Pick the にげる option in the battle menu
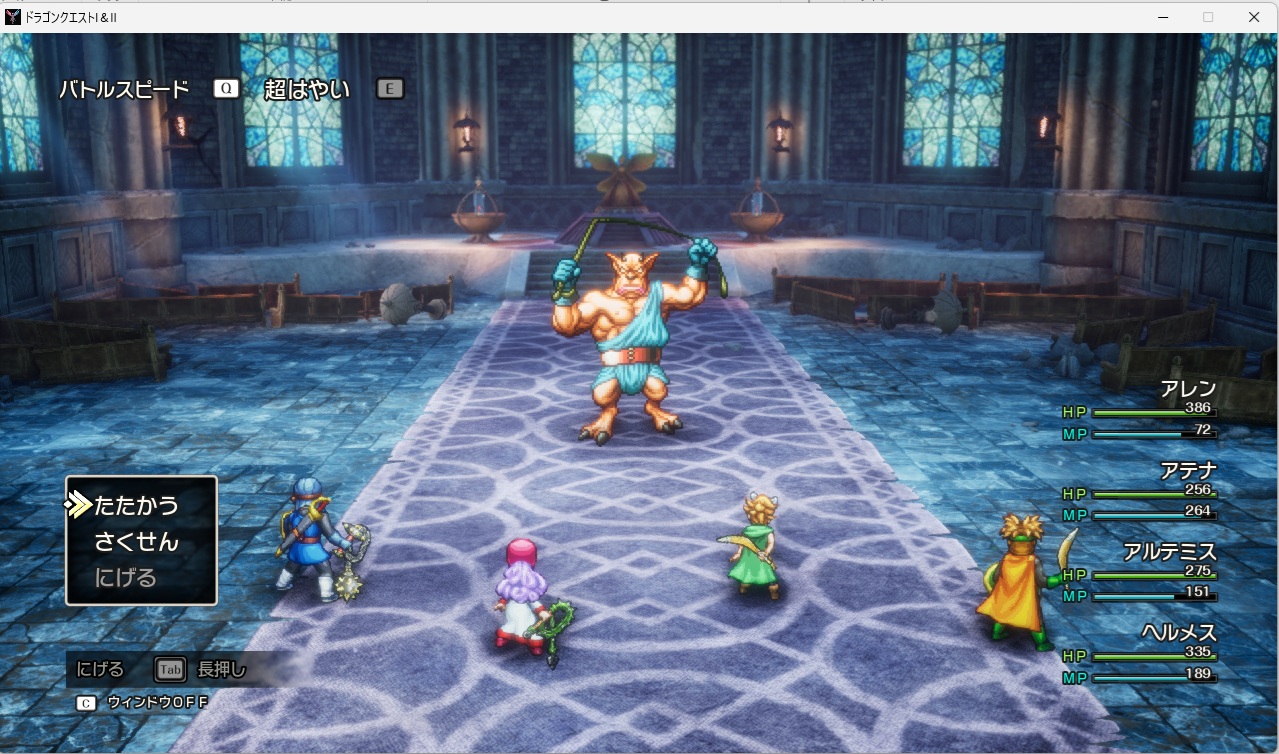The height and width of the screenshot is (754, 1279). click(x=126, y=578)
